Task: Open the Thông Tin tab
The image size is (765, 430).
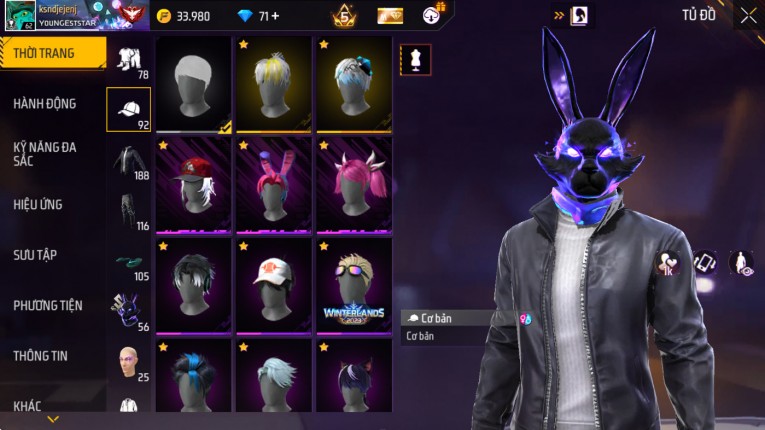Action: [x=41, y=355]
